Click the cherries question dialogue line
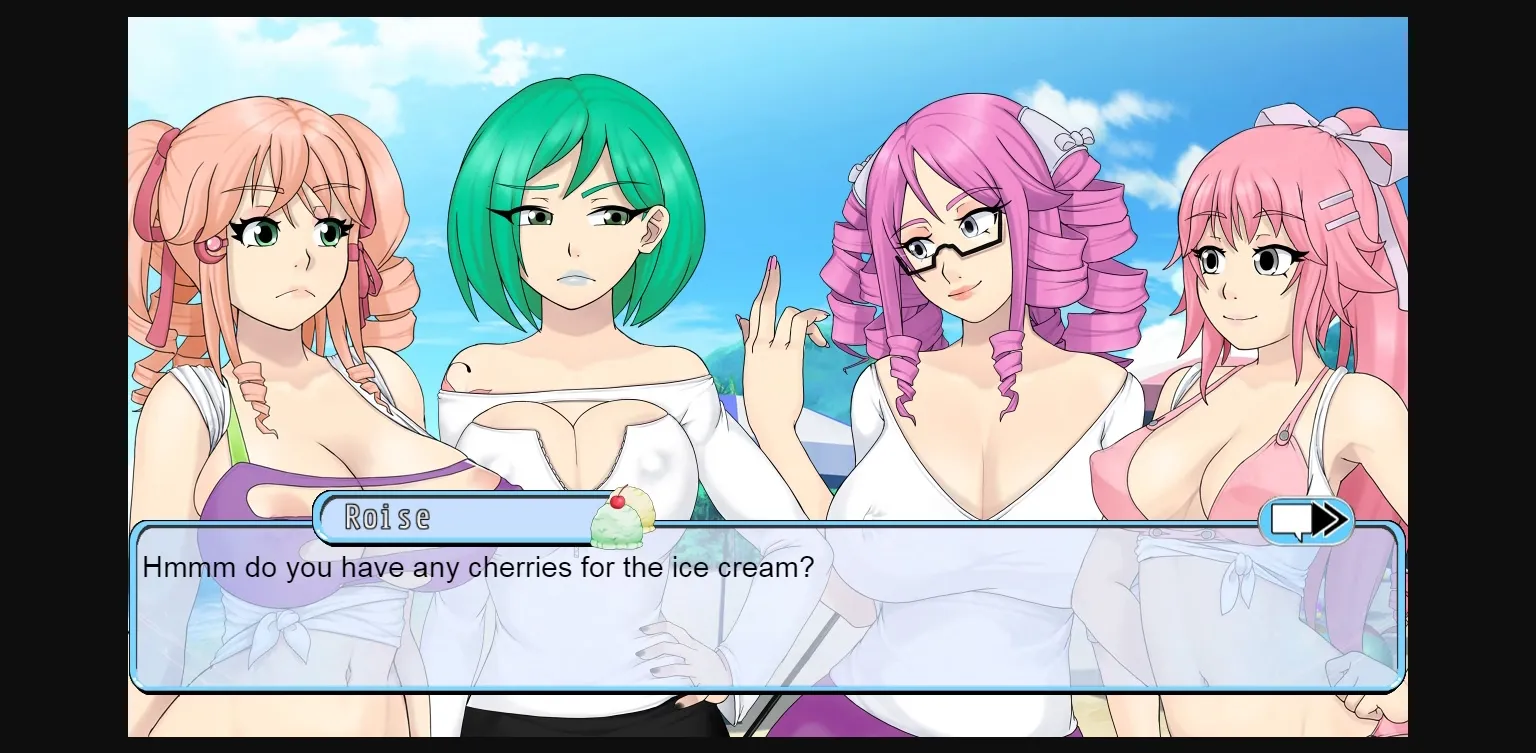 click(x=478, y=567)
